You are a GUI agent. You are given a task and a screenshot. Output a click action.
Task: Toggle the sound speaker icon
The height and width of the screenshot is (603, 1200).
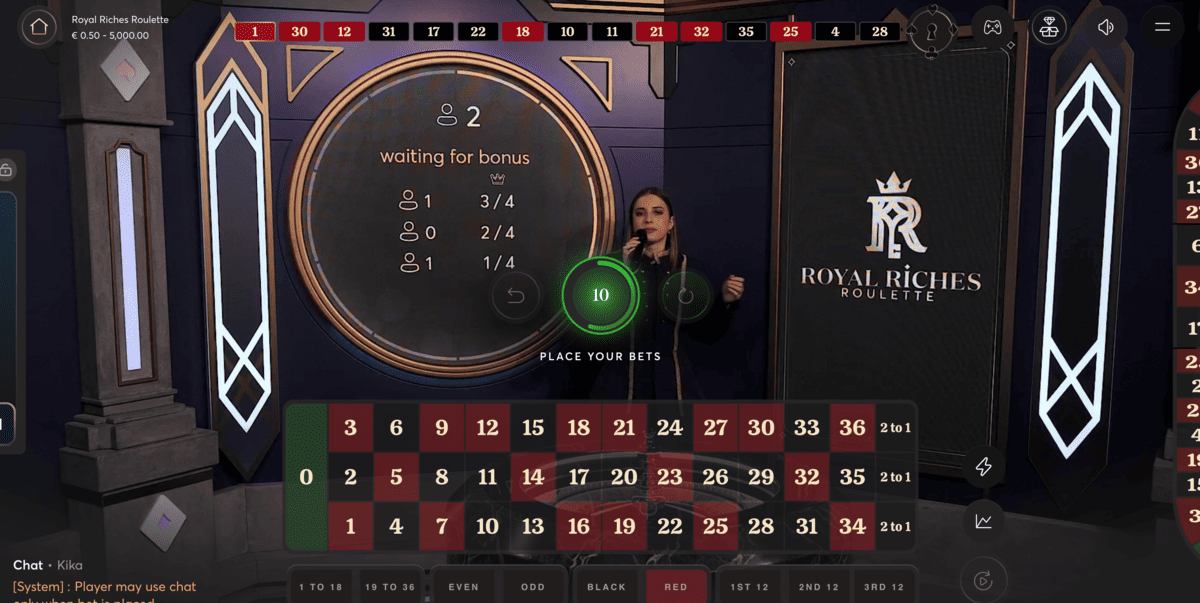(1105, 27)
